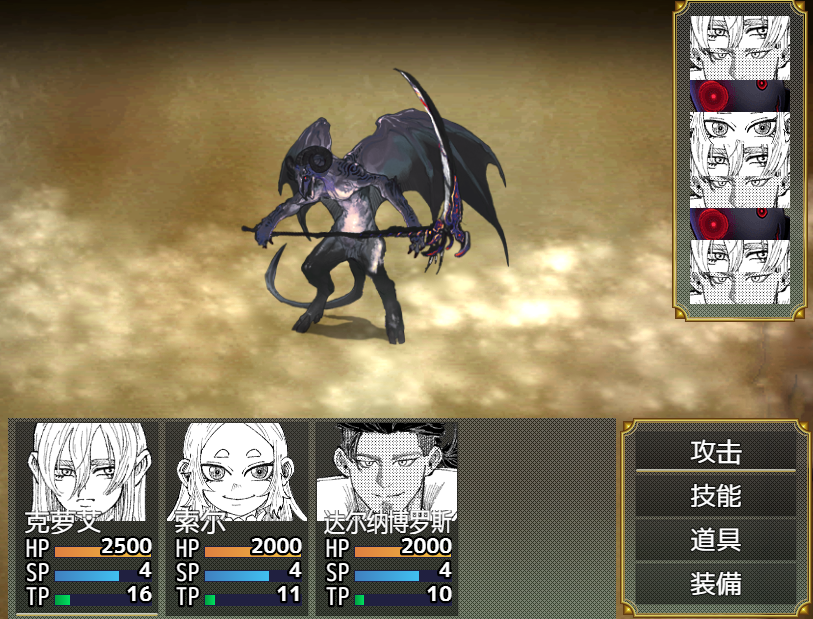This screenshot has height=619, width=813.
Task: Choose the 攻击 attack command
Action: click(716, 451)
